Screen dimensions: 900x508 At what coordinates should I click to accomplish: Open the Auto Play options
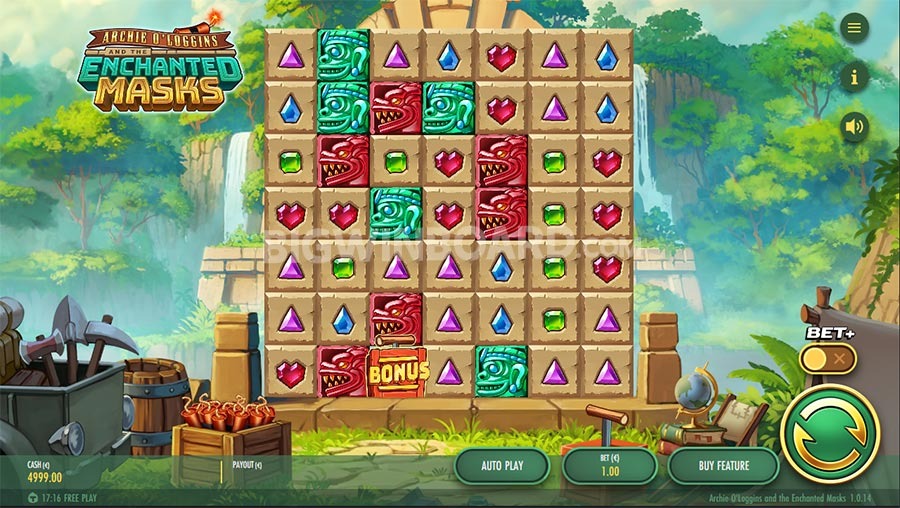click(502, 466)
